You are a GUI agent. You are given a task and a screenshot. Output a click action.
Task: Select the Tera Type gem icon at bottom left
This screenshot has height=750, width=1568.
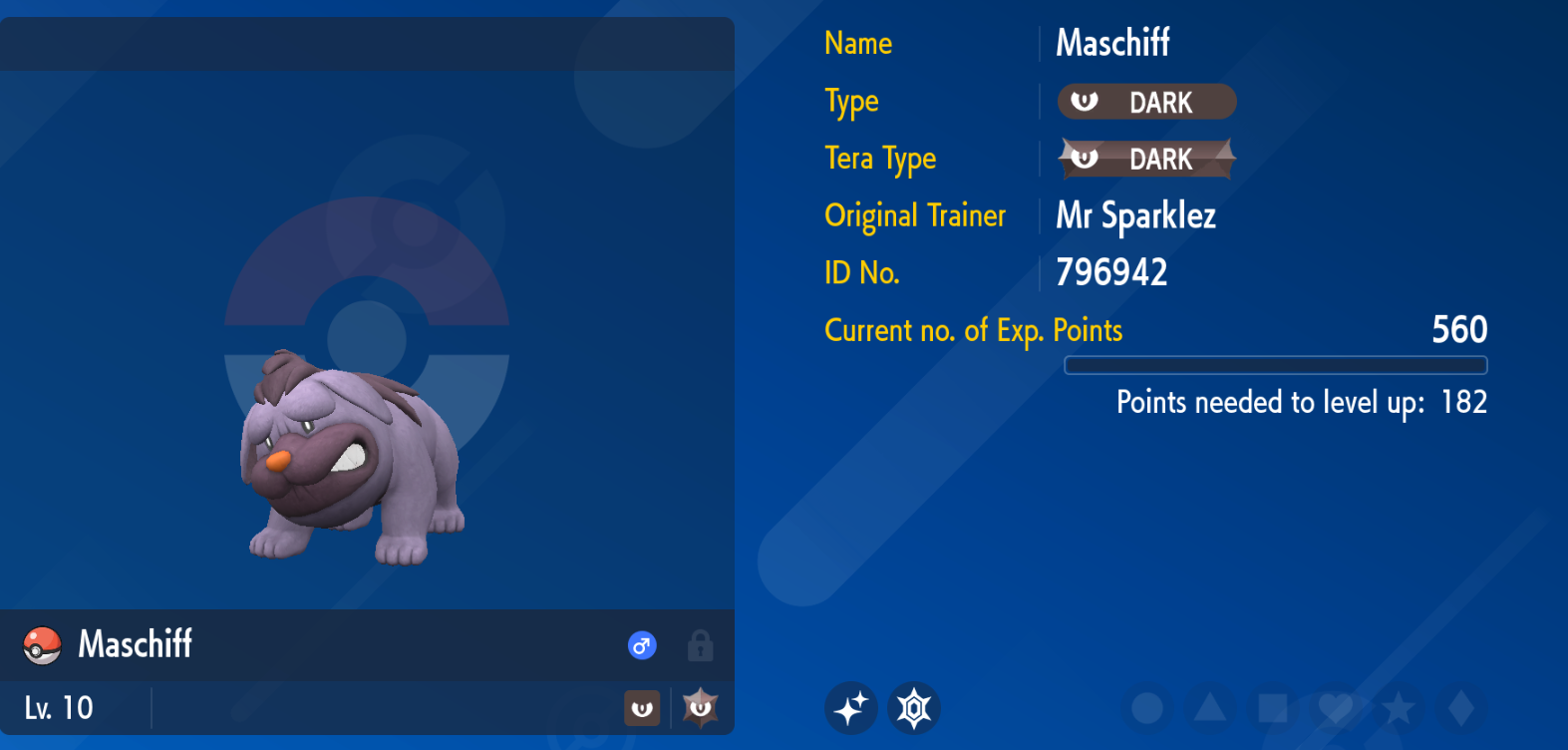click(x=701, y=708)
